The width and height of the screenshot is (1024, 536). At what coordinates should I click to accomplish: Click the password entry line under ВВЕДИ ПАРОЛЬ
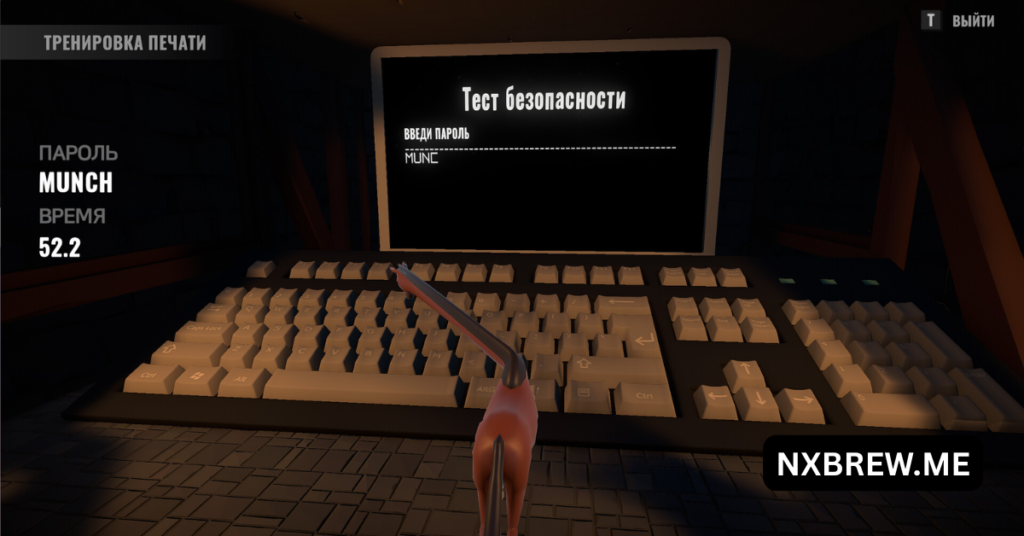tap(538, 158)
